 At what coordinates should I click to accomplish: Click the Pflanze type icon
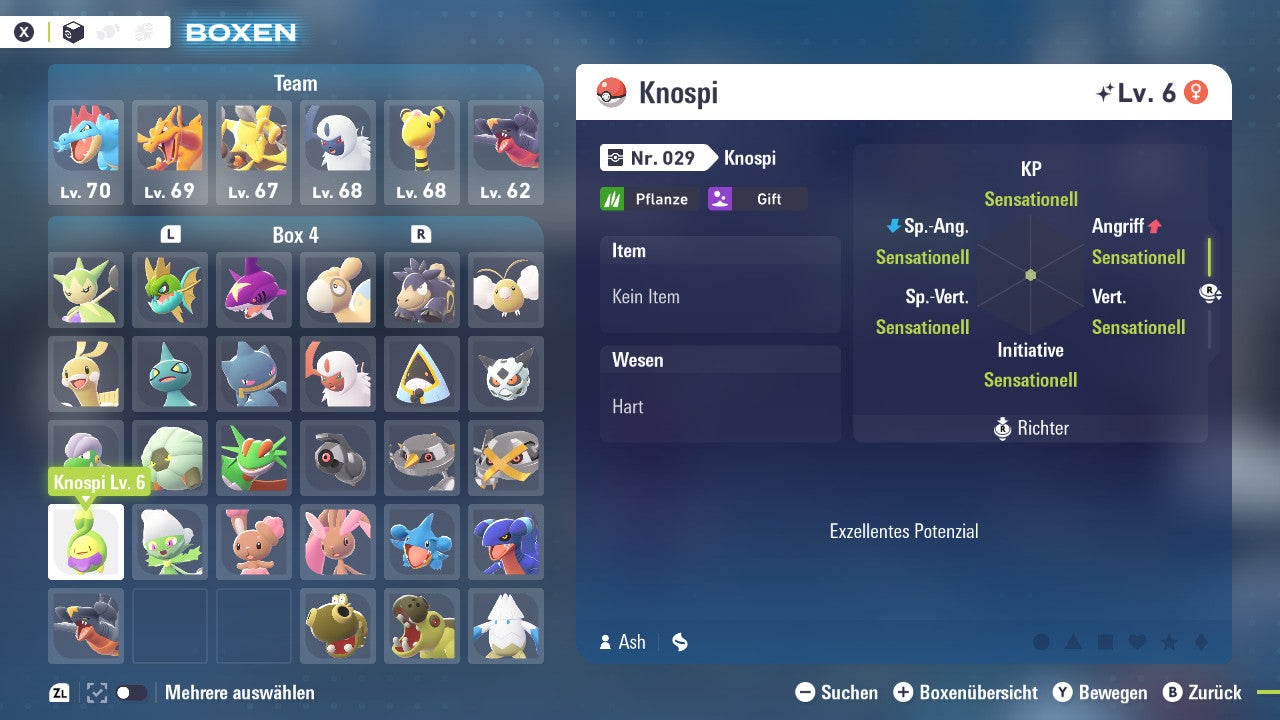tap(620, 198)
